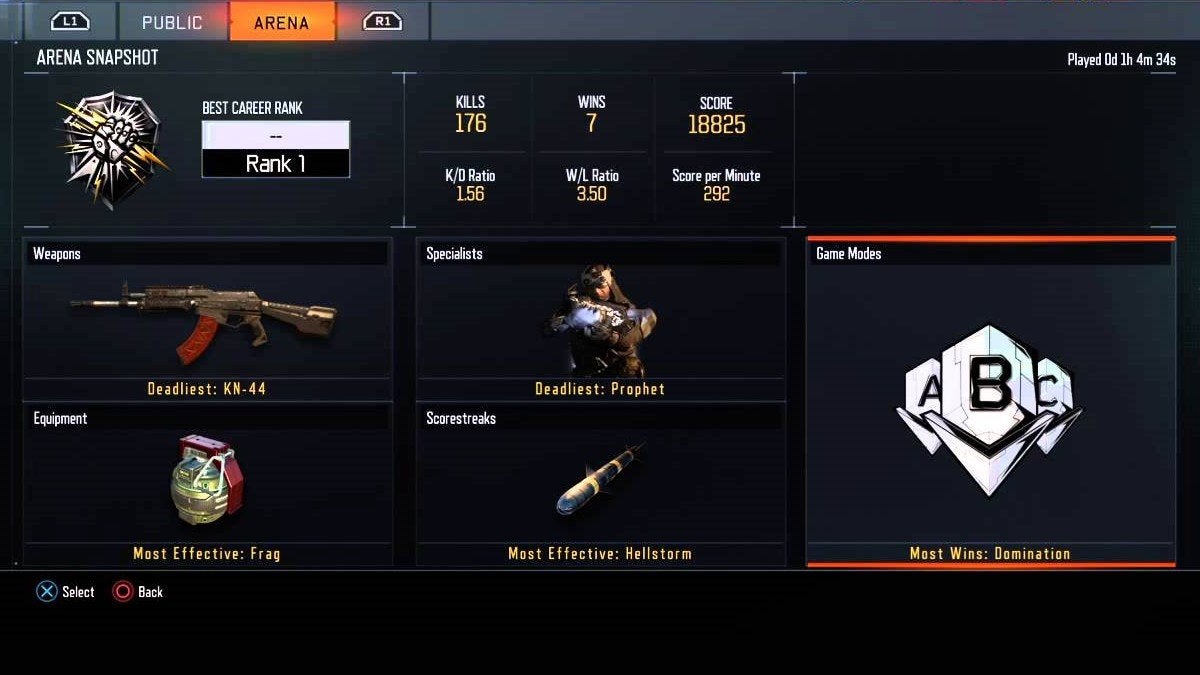Select the Arena tab

pos(281,22)
